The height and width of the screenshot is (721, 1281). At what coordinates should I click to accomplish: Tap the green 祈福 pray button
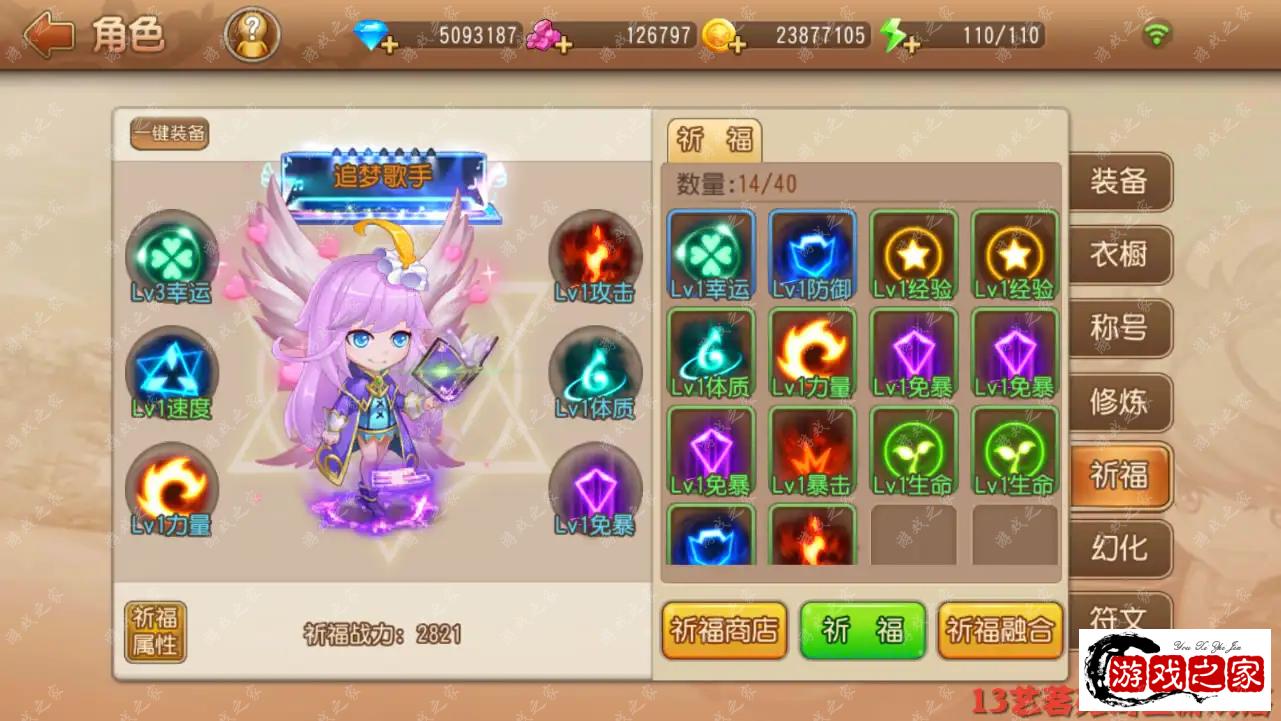click(x=862, y=630)
